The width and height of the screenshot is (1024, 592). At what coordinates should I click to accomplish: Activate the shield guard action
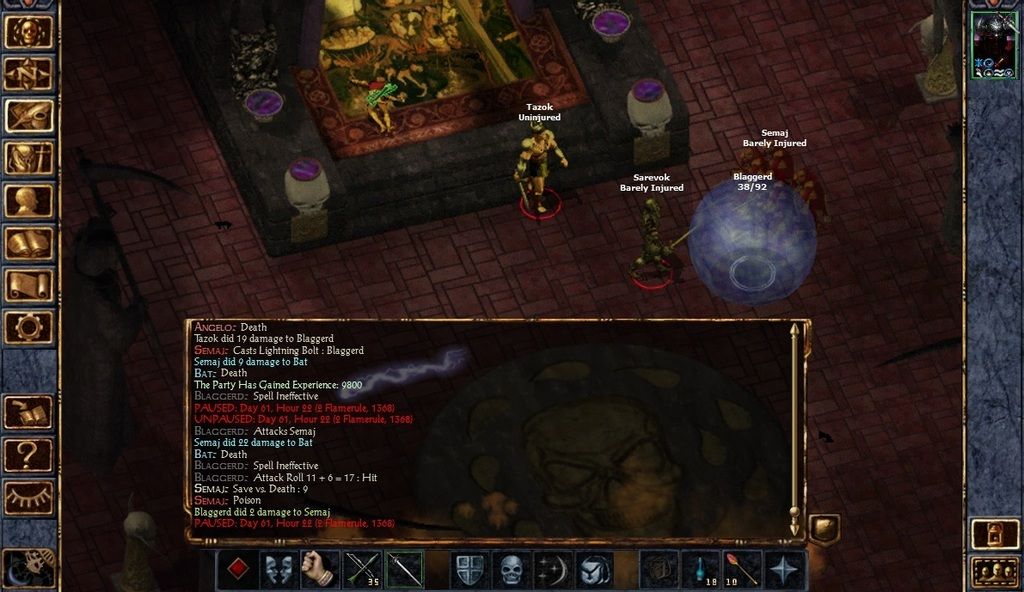(x=469, y=570)
